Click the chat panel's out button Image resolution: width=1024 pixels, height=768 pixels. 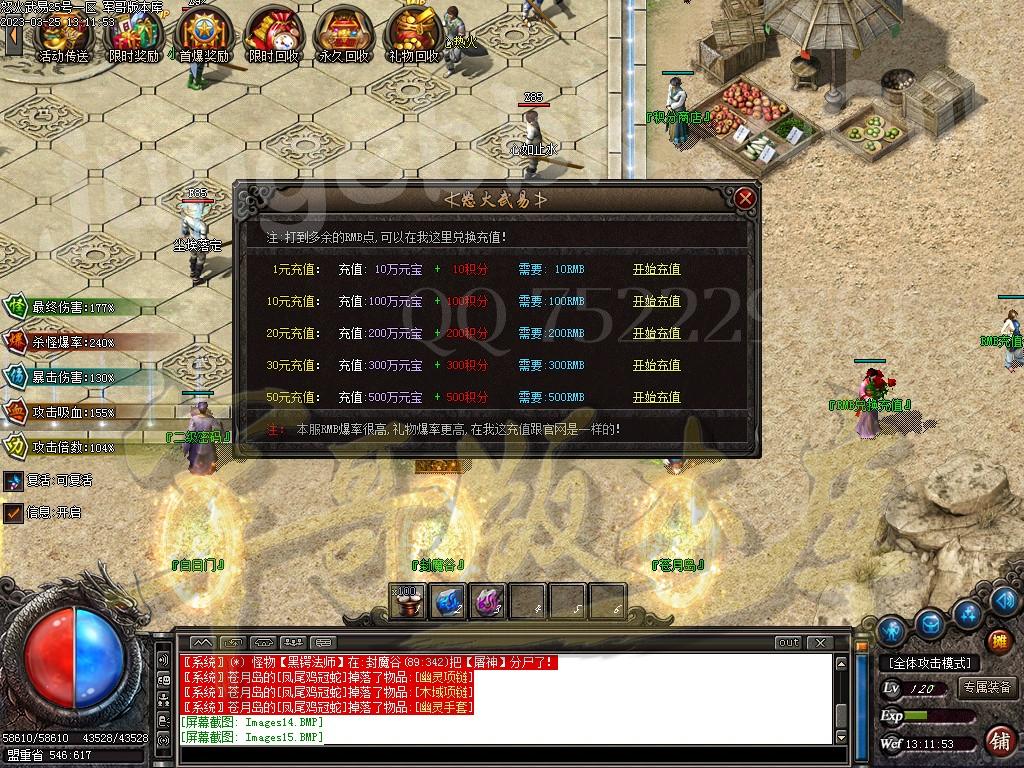(788, 643)
